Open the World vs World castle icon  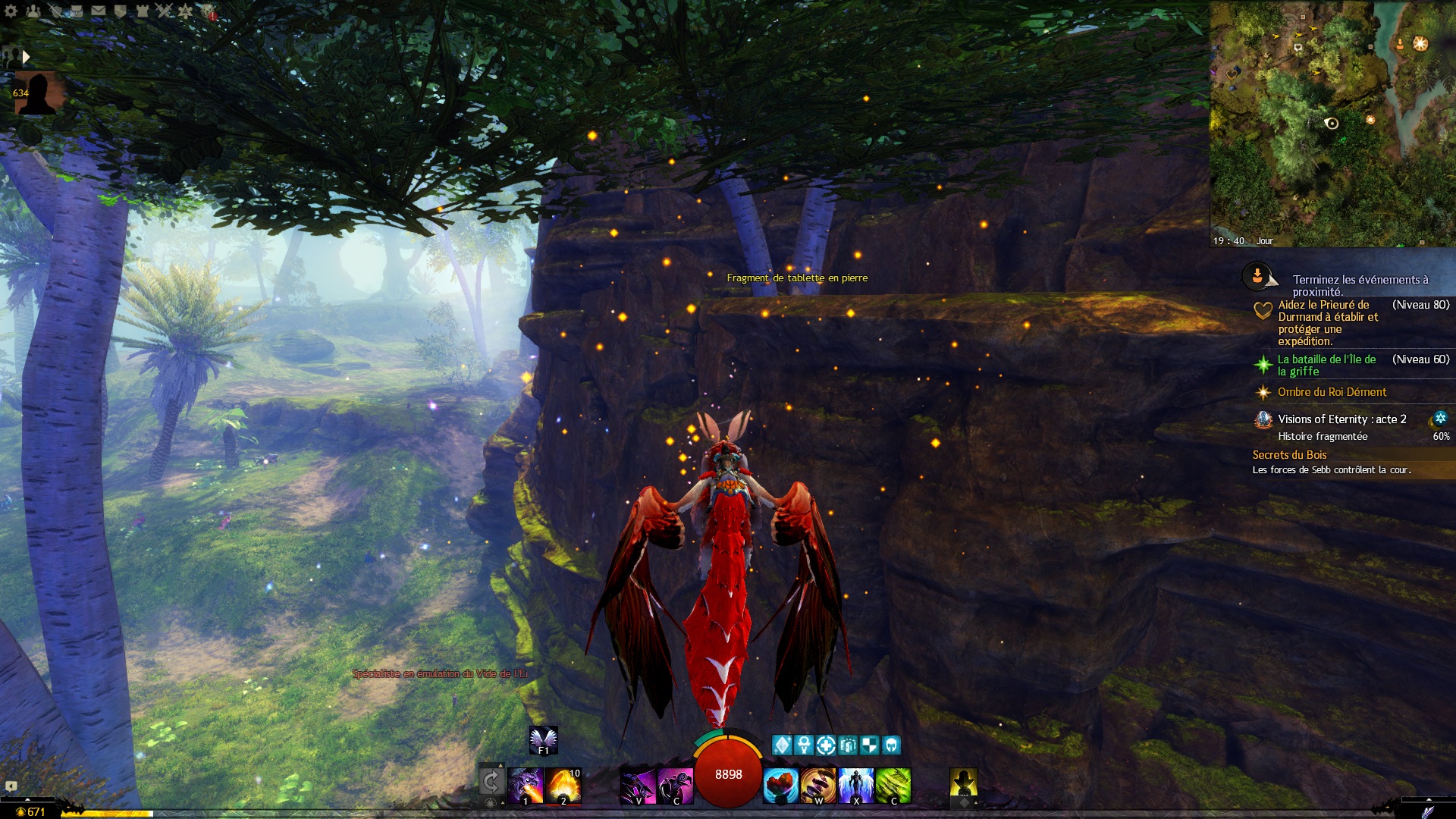[142, 11]
